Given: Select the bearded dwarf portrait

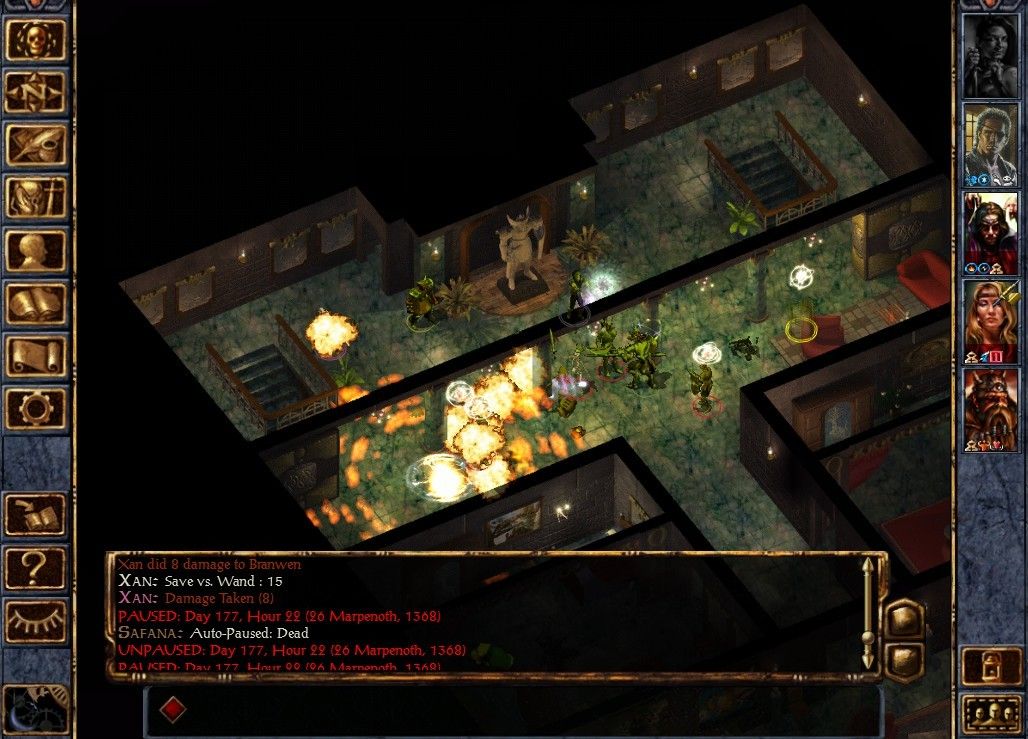Looking at the screenshot, I should [x=990, y=409].
